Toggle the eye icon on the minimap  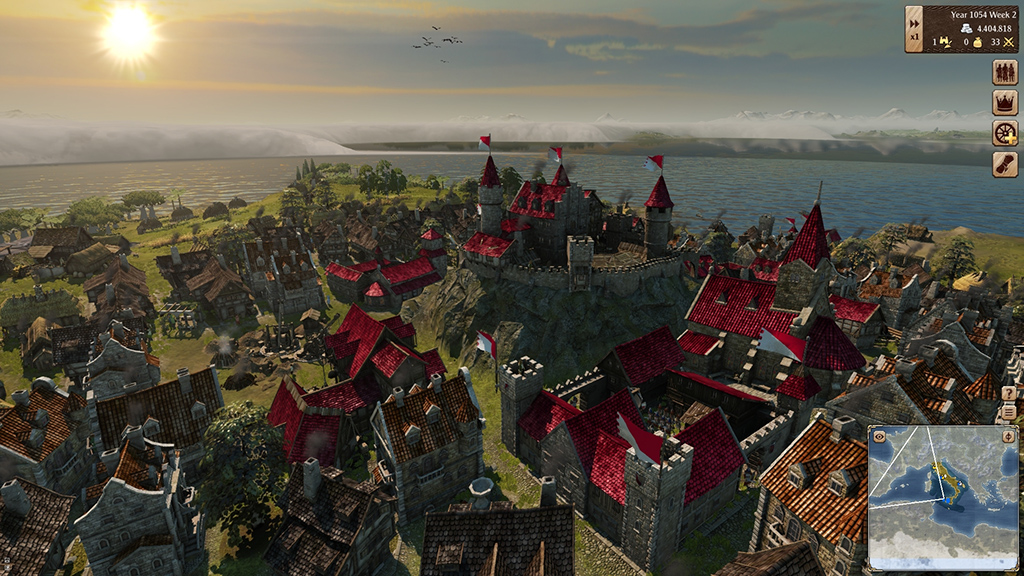[879, 436]
